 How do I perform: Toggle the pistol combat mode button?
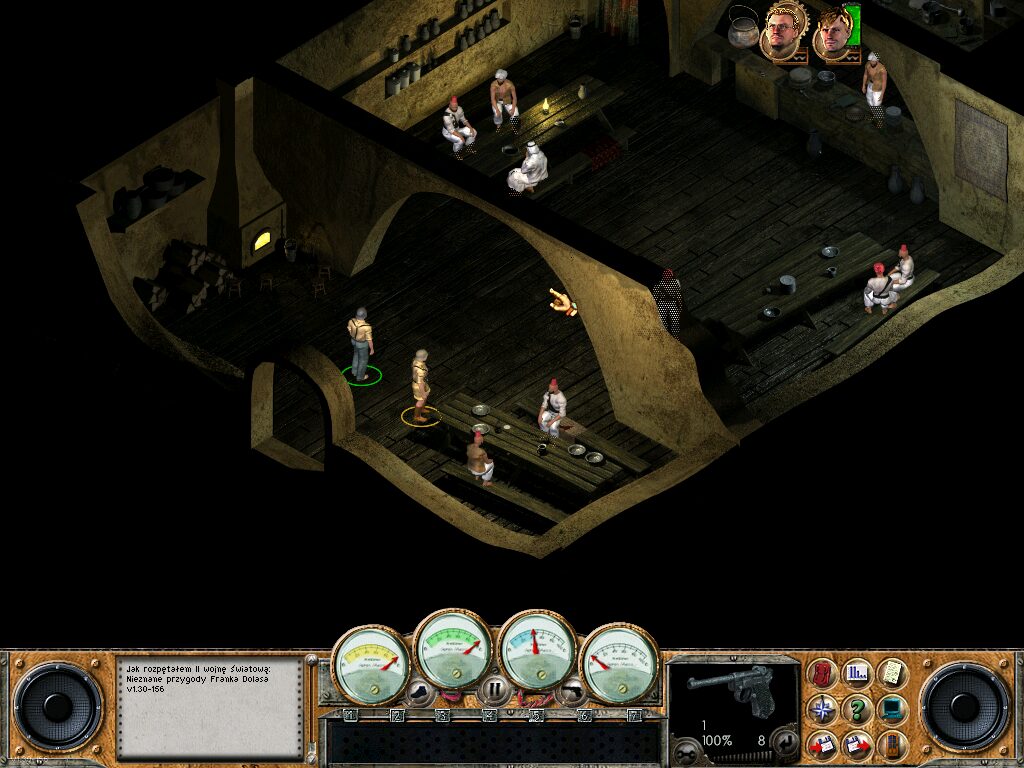[571, 689]
